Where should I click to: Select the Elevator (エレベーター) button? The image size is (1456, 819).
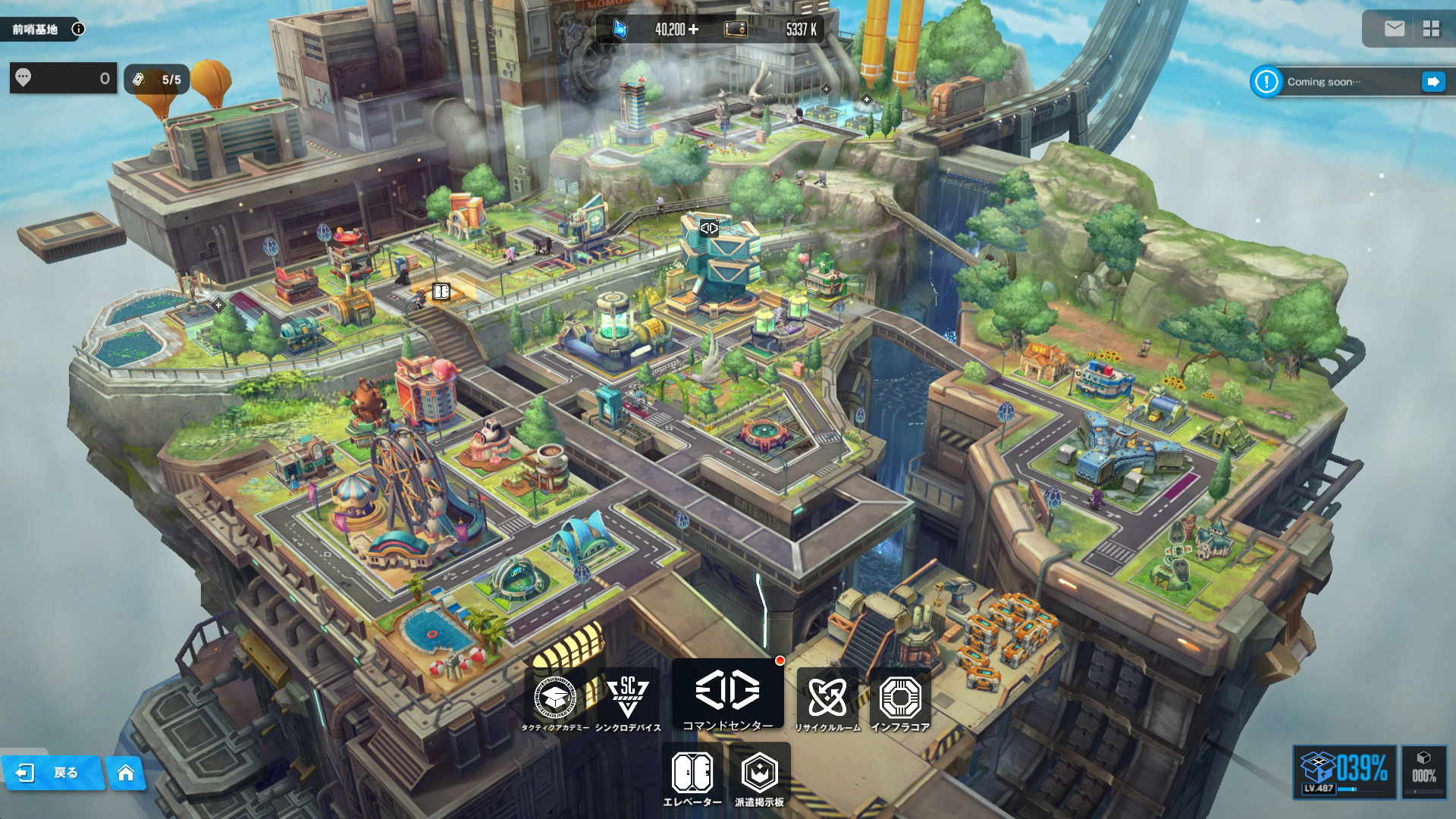point(692,777)
